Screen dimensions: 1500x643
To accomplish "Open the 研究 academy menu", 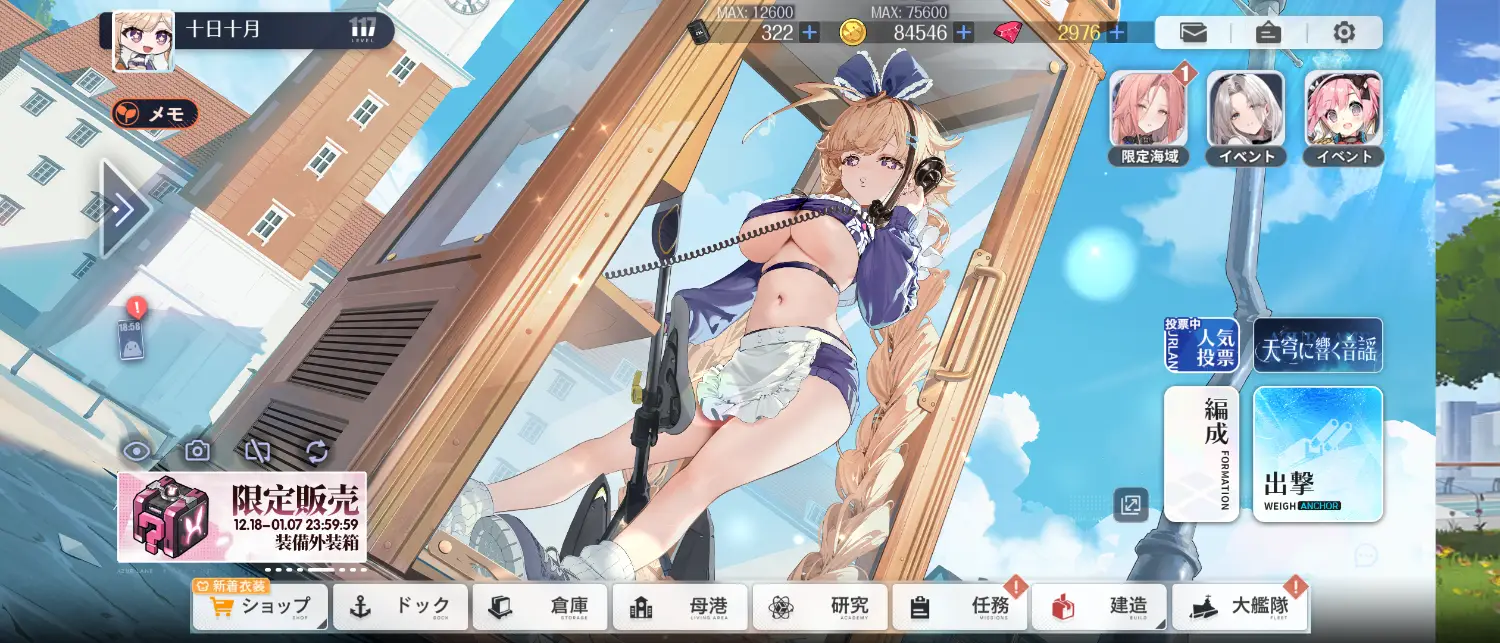I will pyautogui.click(x=820, y=607).
